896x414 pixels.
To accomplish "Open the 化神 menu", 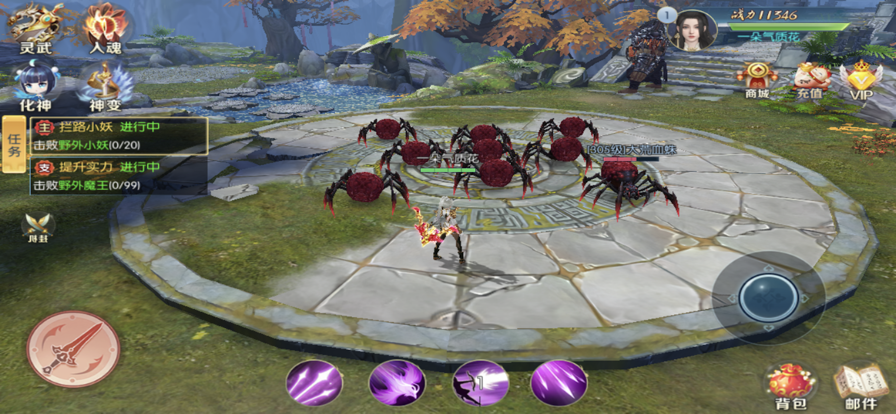I will pos(36,84).
